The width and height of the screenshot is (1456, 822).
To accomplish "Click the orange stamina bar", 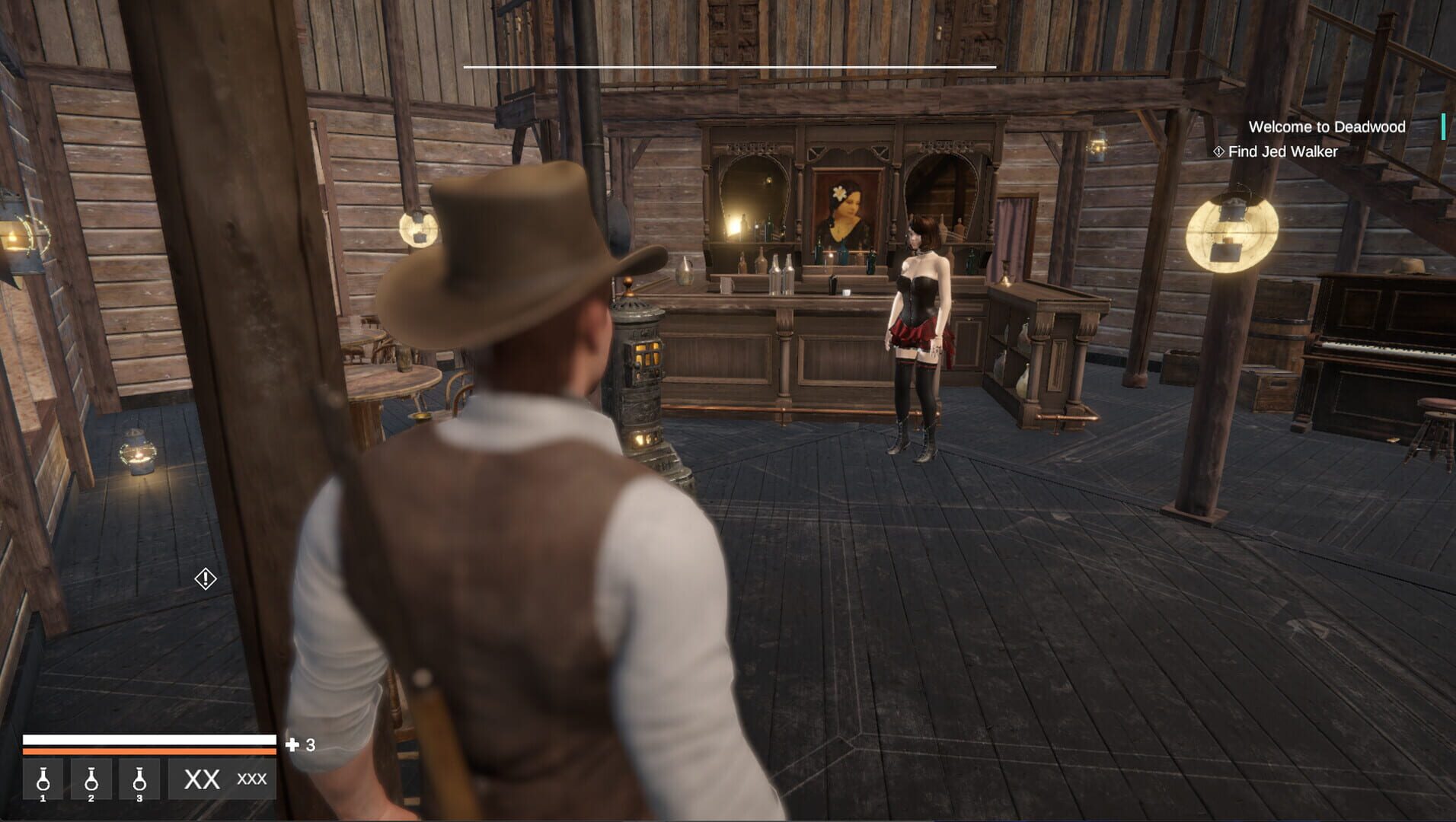I will [x=150, y=749].
